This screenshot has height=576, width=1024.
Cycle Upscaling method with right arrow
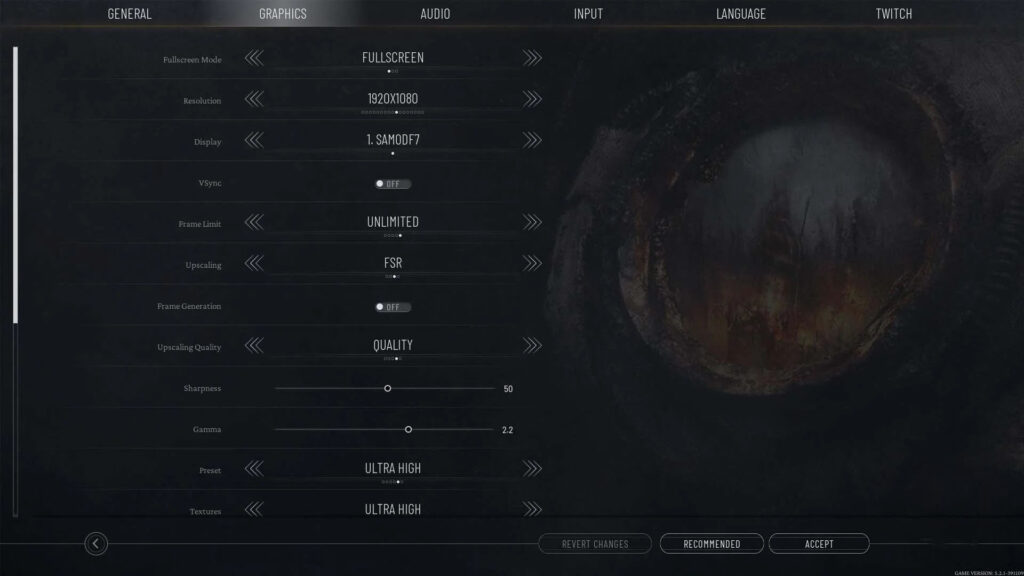click(x=532, y=263)
